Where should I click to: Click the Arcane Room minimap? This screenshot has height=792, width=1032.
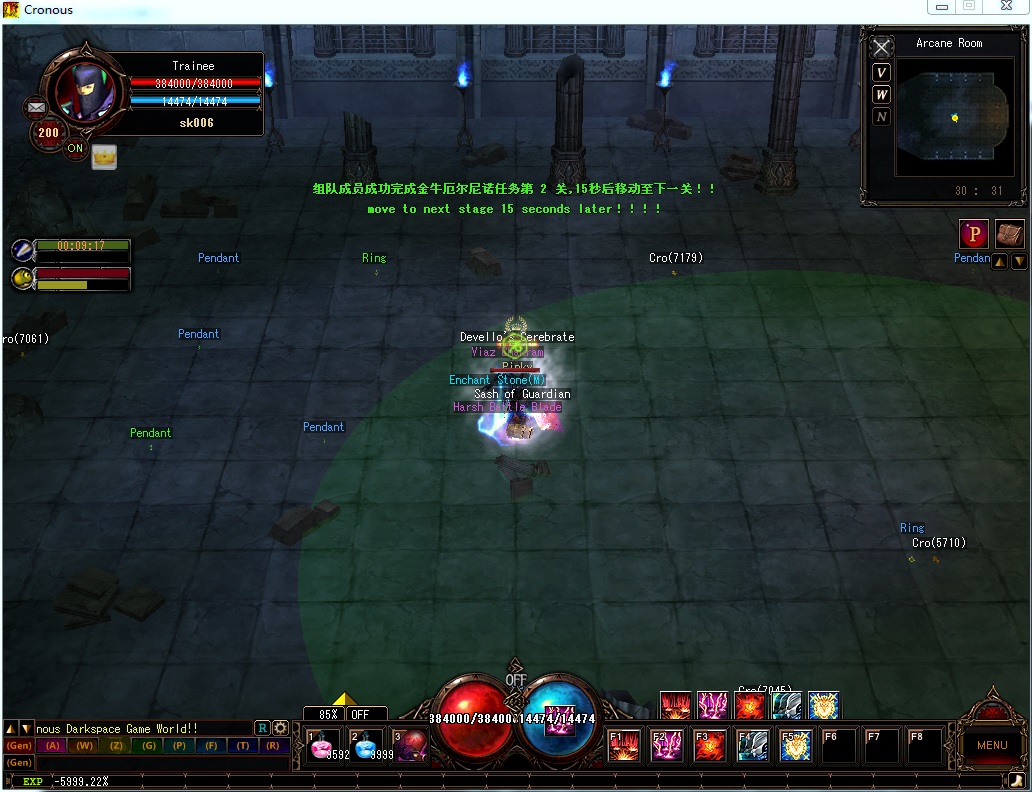coord(954,118)
